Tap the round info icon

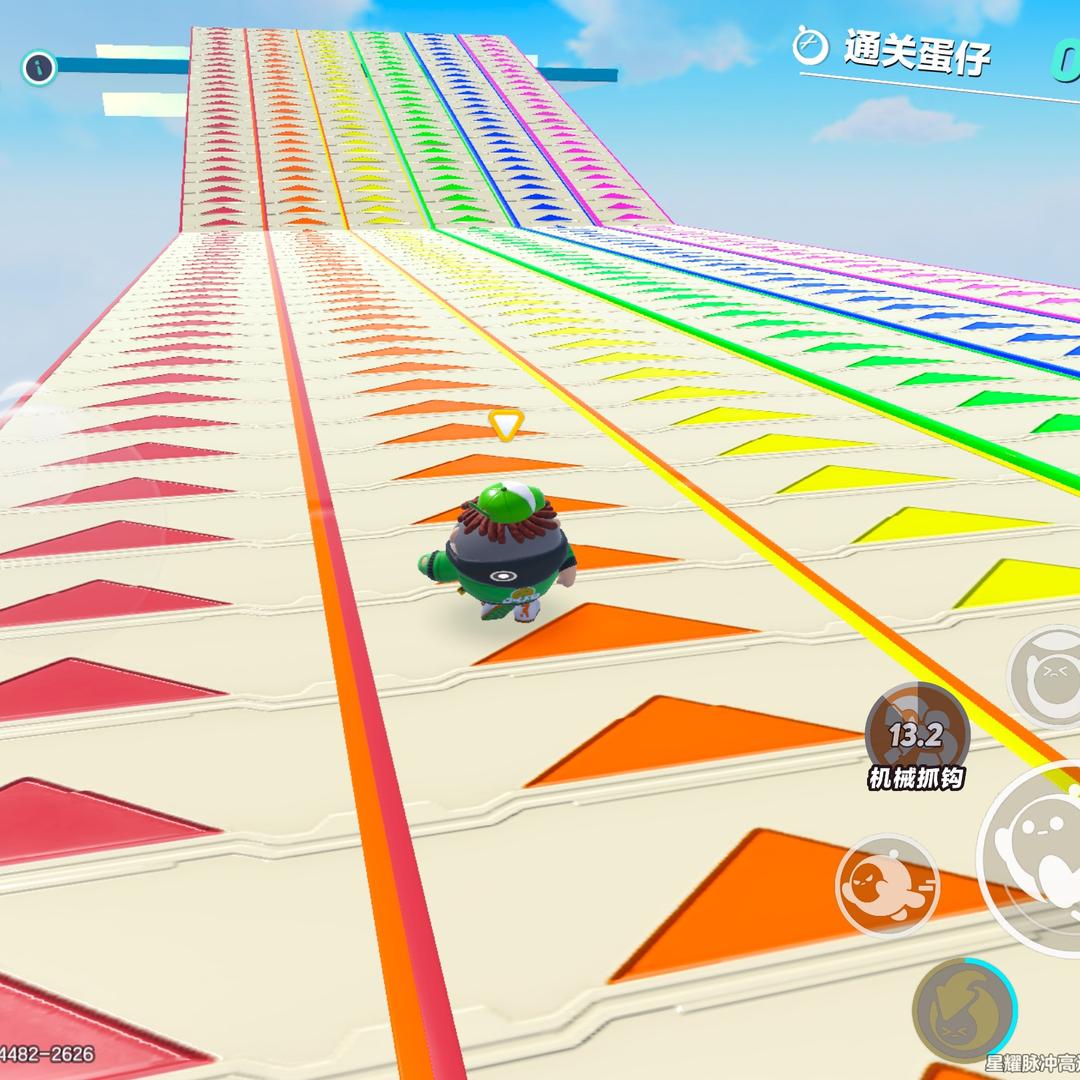[39, 68]
